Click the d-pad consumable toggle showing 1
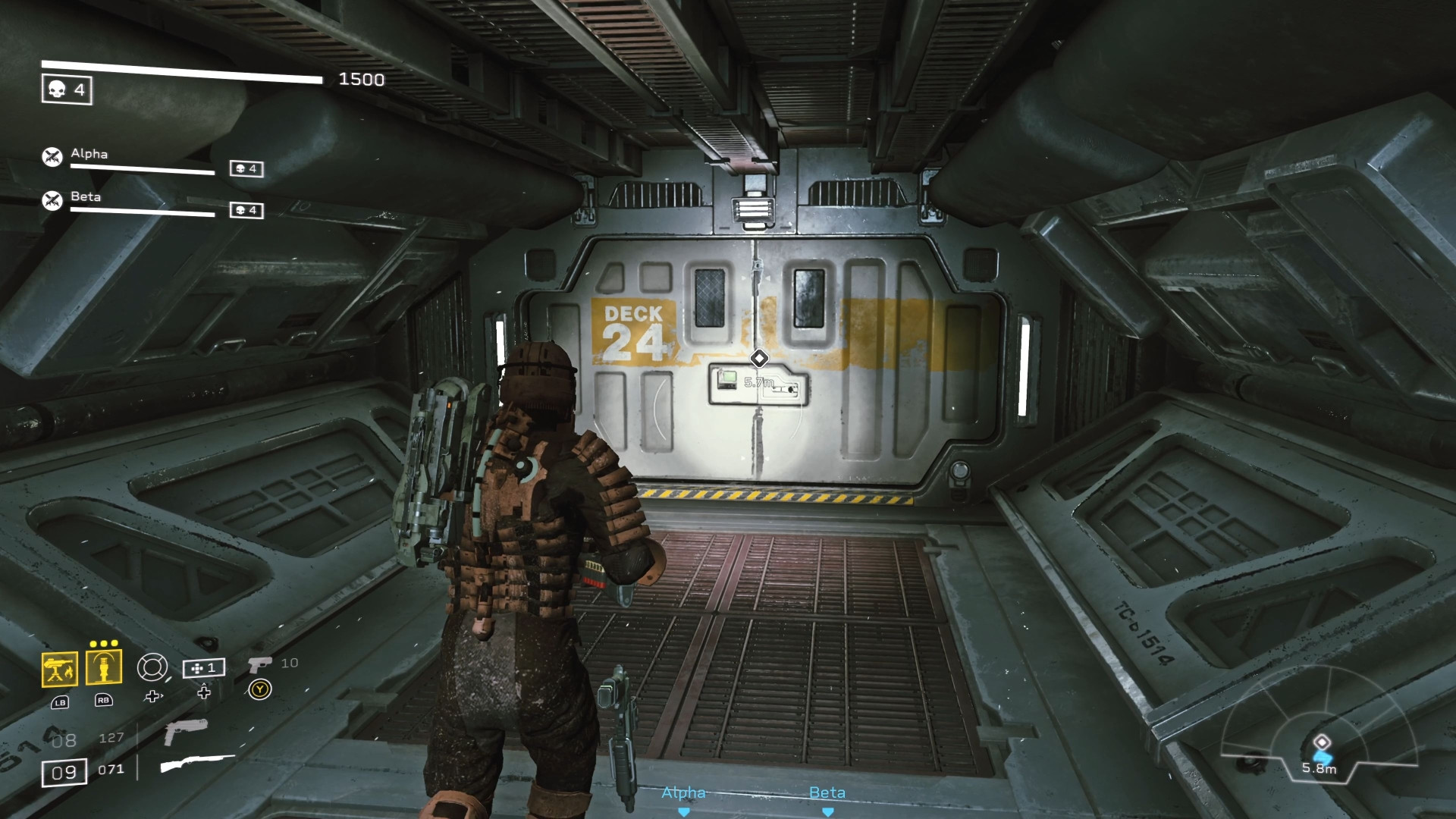 coord(203,669)
